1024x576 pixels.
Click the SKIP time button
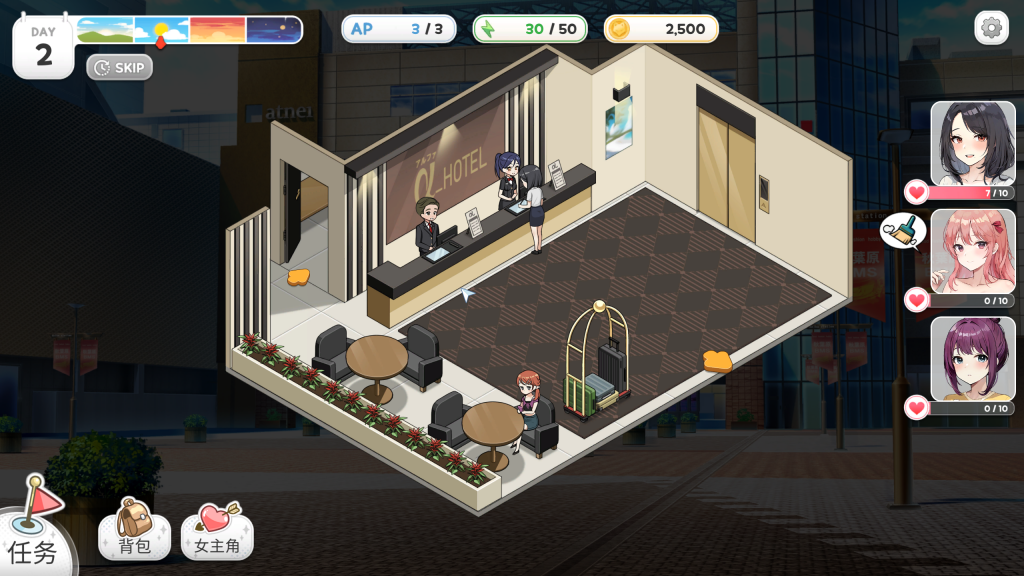(x=120, y=67)
